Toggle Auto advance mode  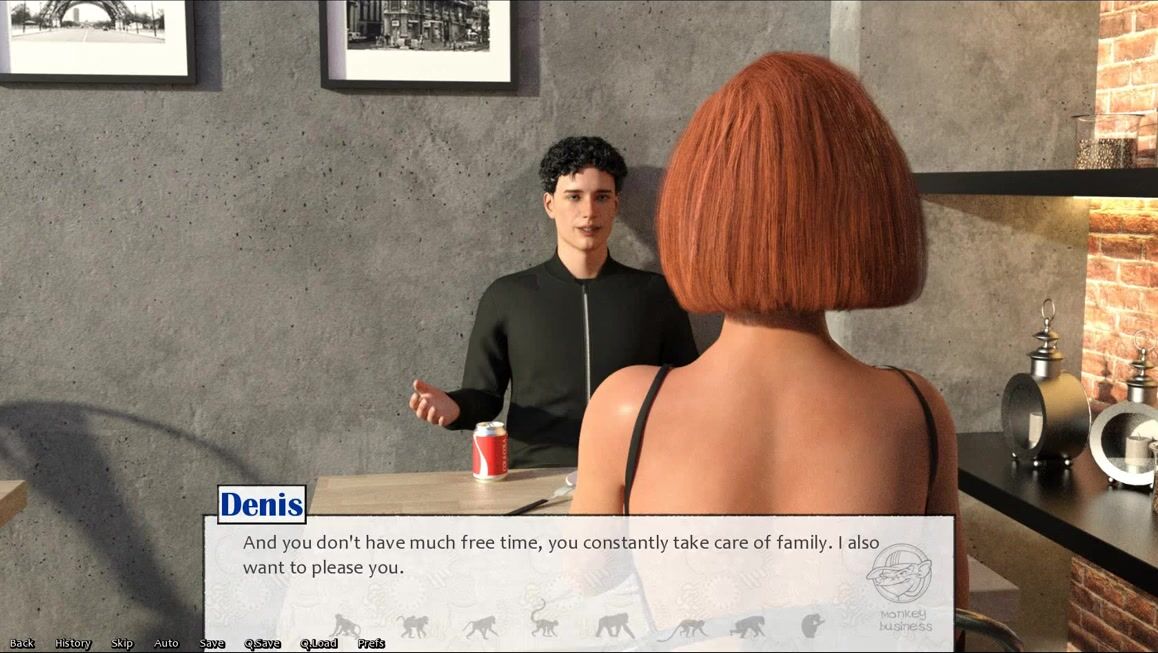[x=166, y=643]
